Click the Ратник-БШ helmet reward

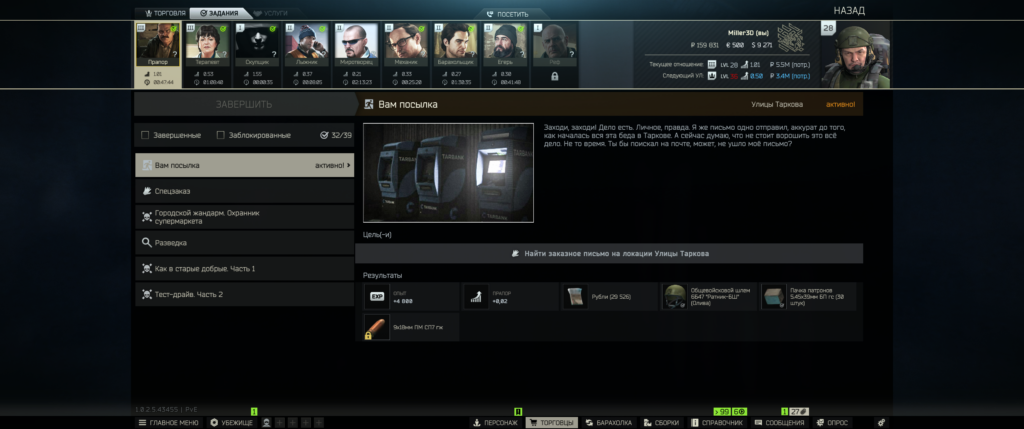(708, 297)
